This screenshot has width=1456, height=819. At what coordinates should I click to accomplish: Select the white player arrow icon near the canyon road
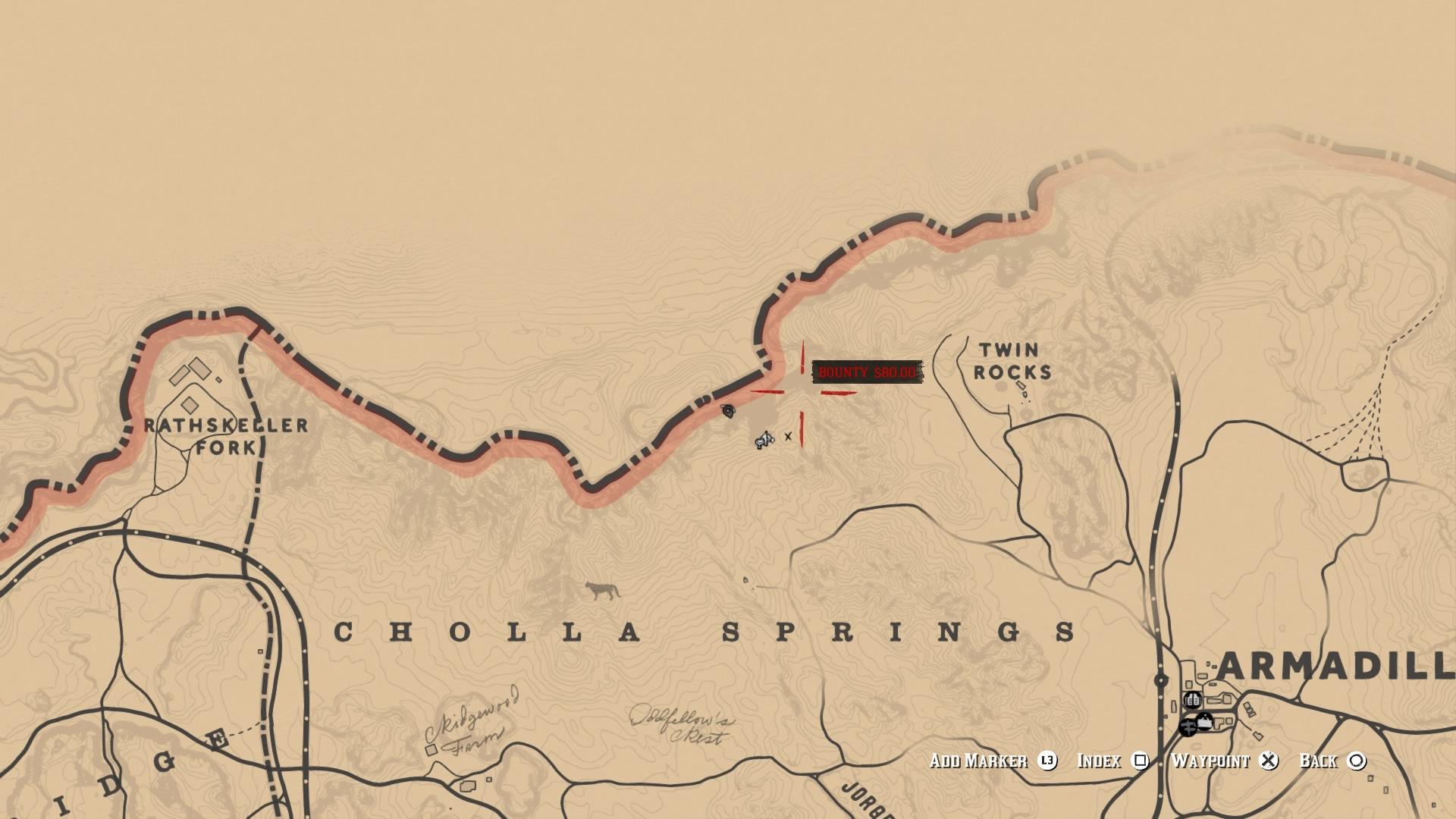coord(728,410)
